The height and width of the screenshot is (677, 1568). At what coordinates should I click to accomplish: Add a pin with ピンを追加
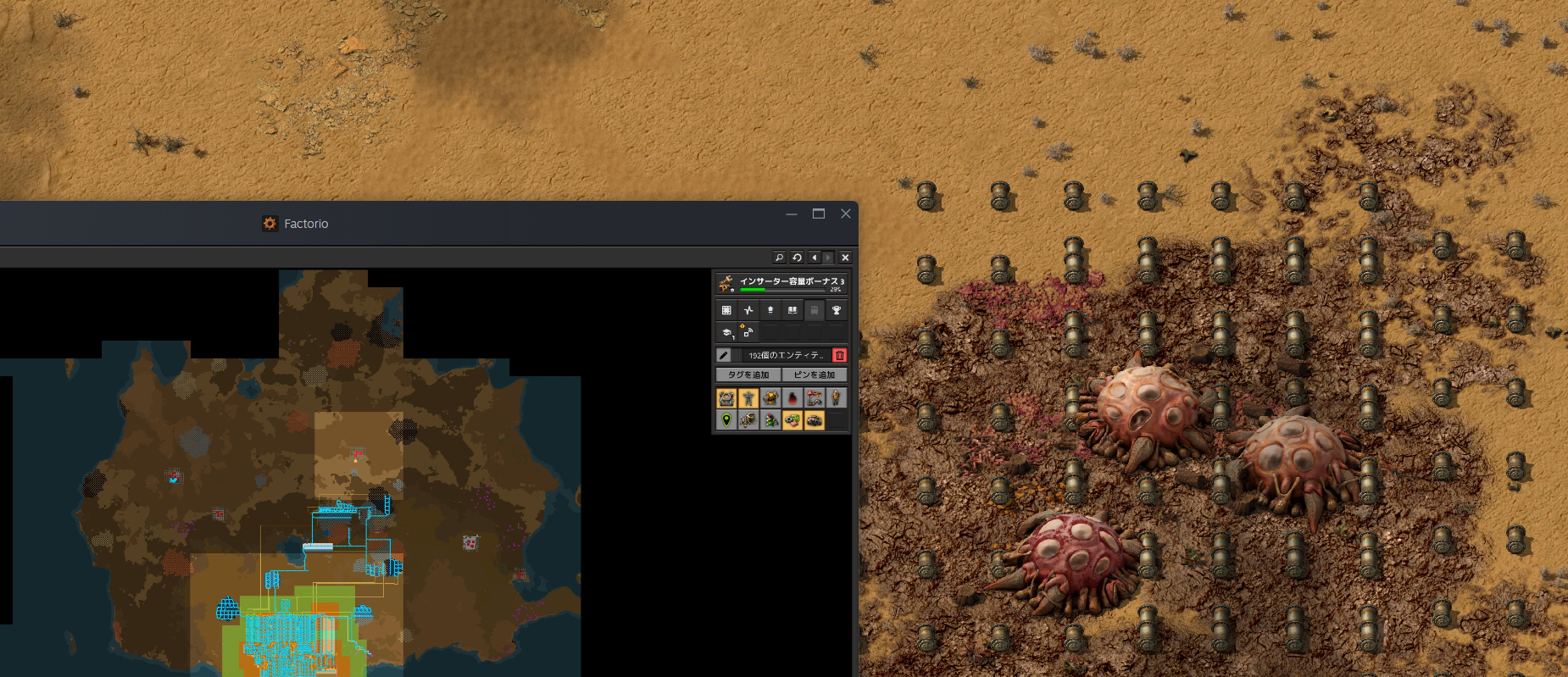(x=814, y=375)
